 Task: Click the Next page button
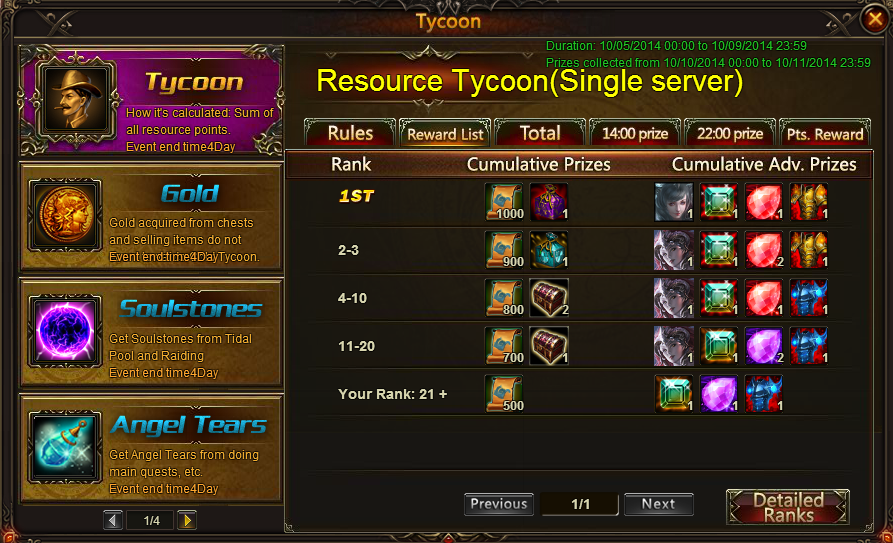click(658, 504)
